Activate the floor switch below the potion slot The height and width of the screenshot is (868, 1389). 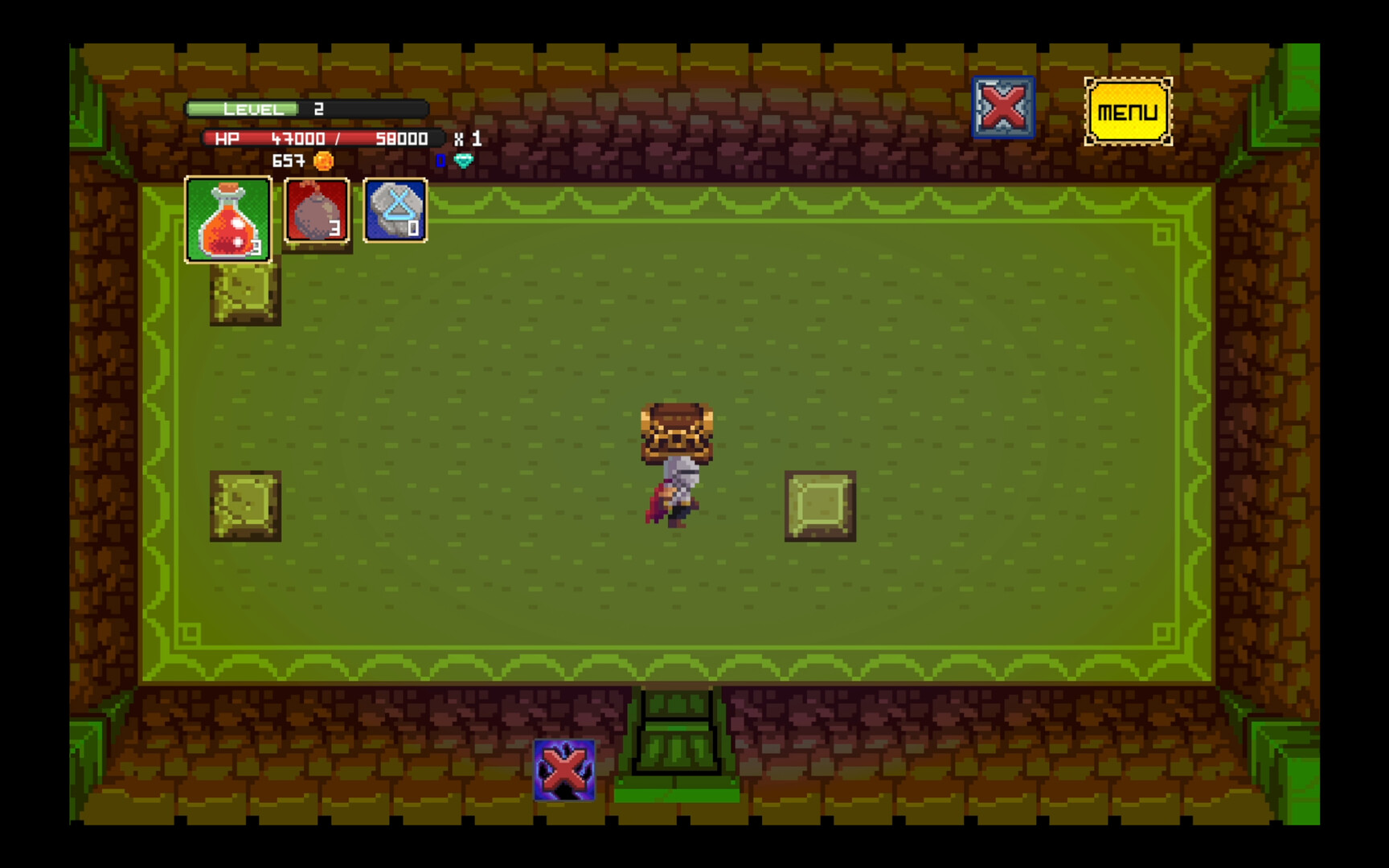[x=244, y=293]
